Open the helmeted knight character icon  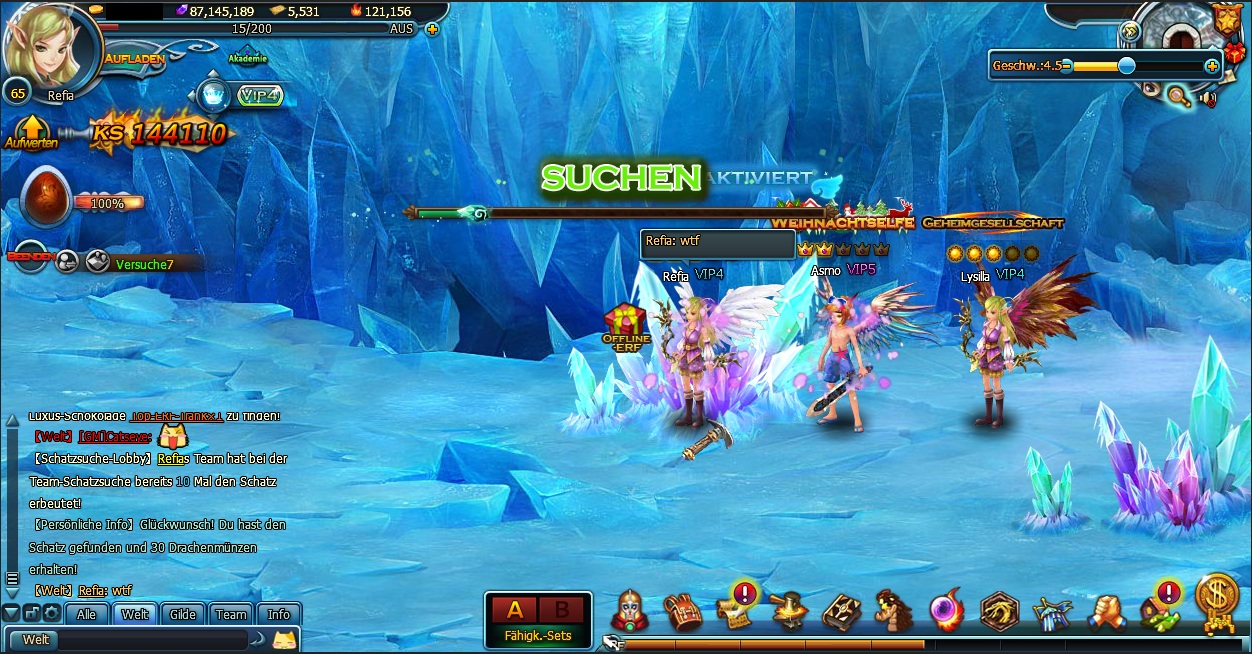coord(630,611)
